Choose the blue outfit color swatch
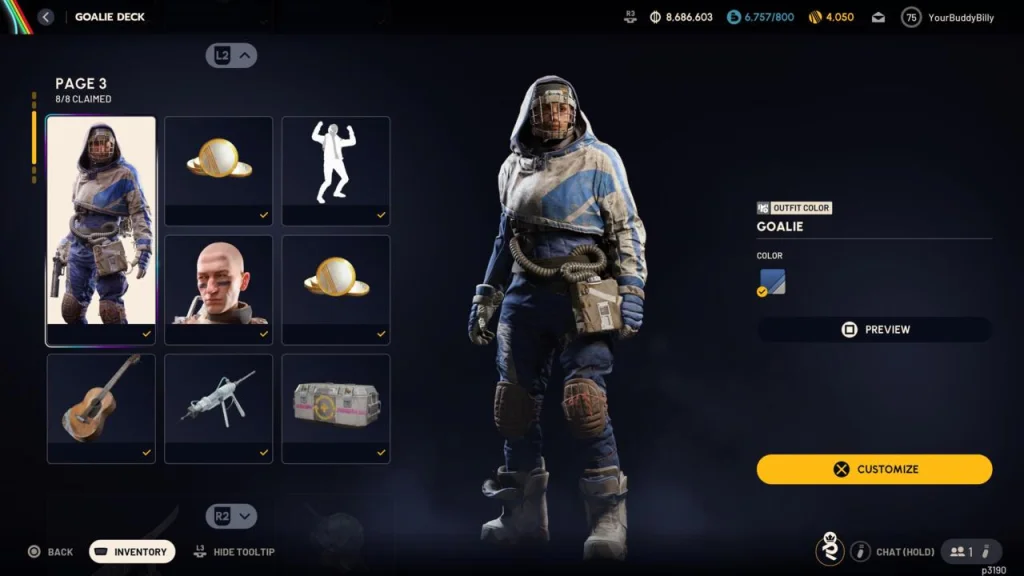 coord(772,283)
